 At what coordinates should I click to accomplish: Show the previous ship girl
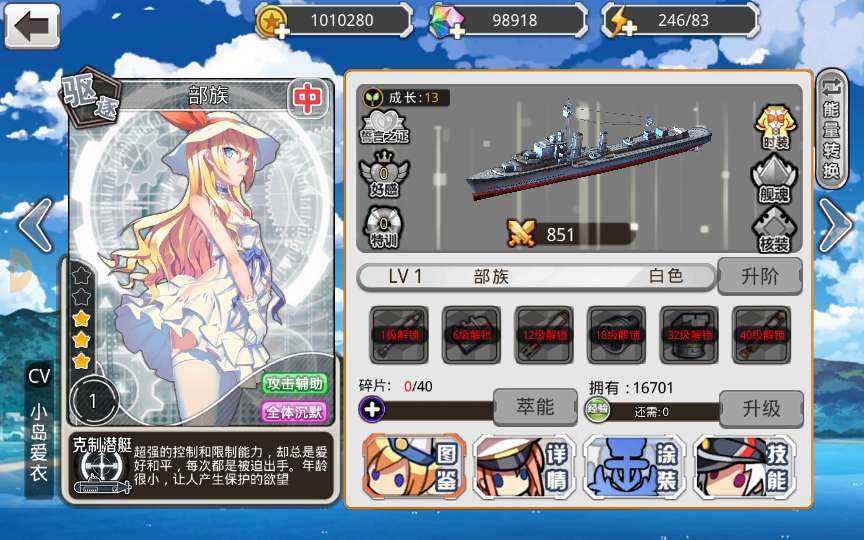point(34,225)
